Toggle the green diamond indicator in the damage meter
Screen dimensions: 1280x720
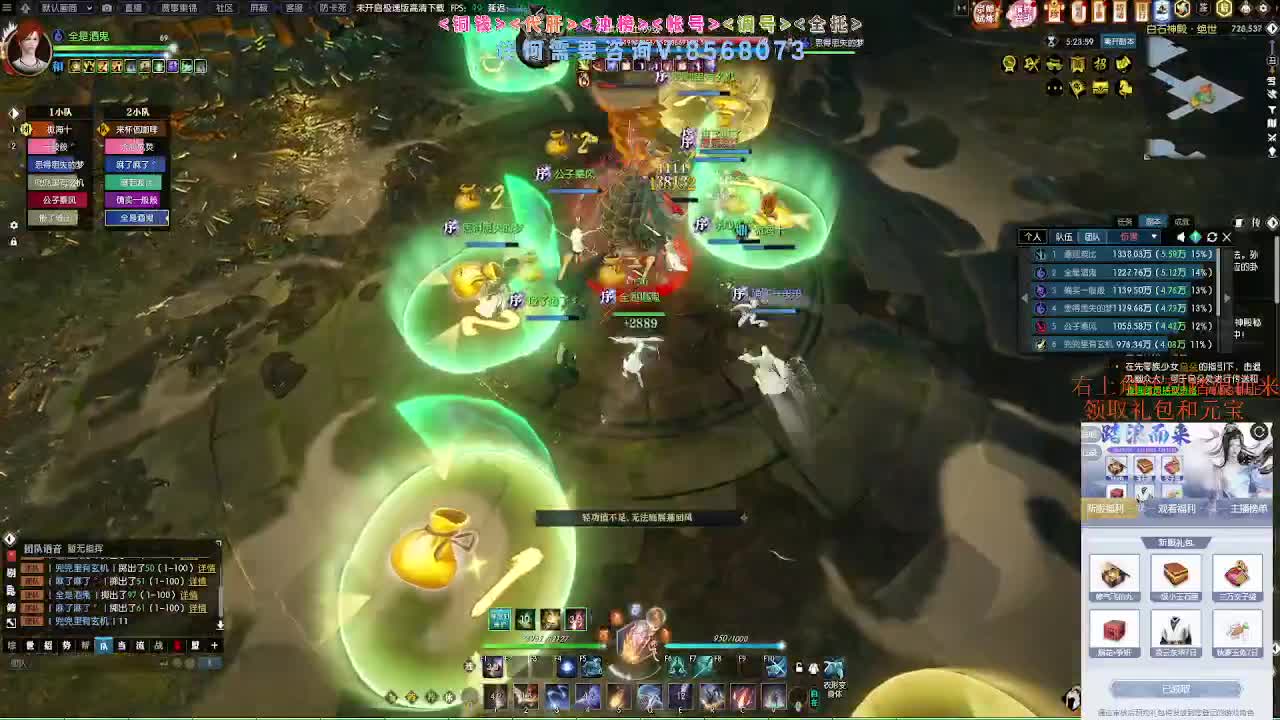(1195, 237)
